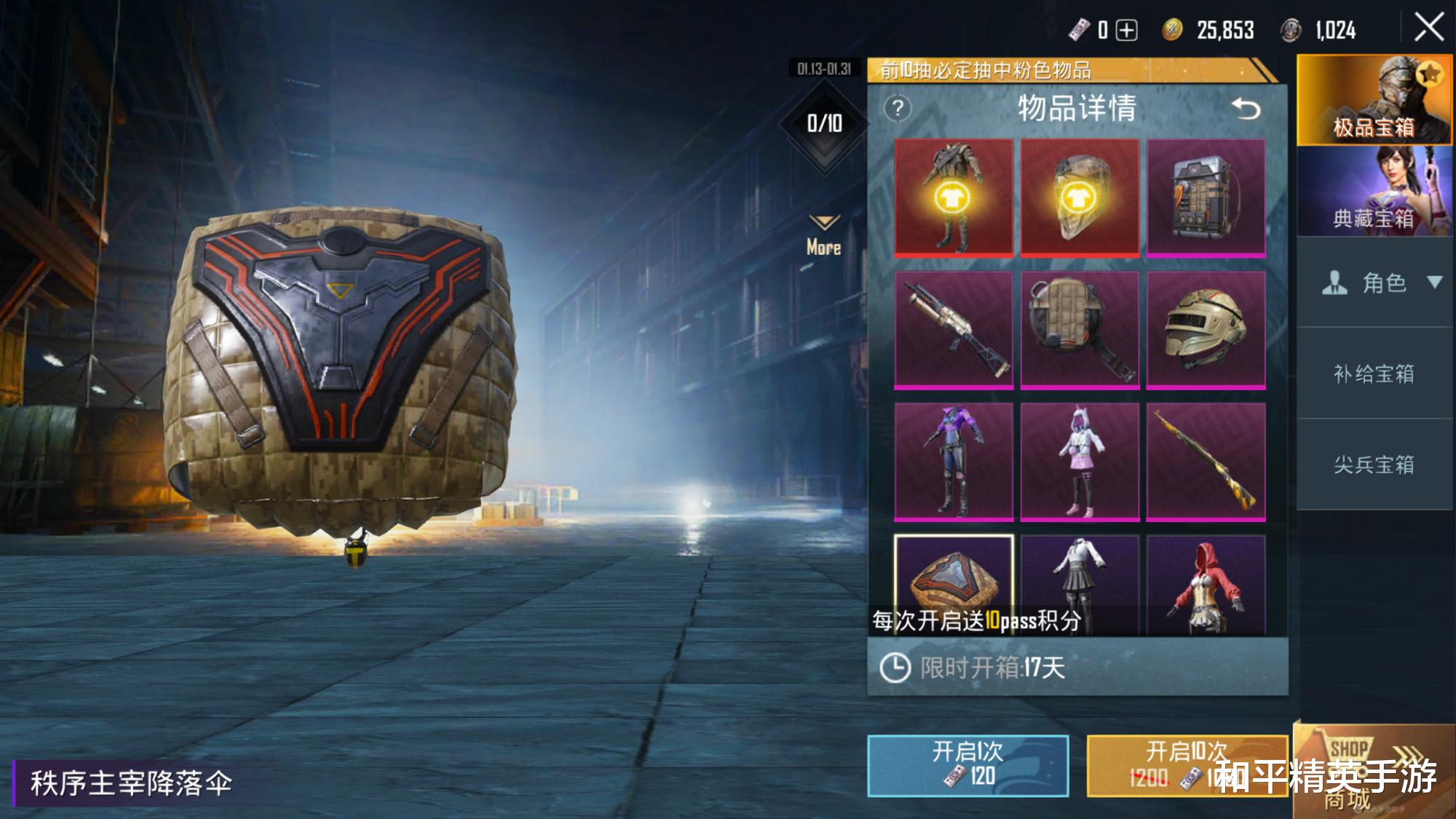Select the red-tier armored outfit item
This screenshot has height=819, width=1456.
[x=953, y=197]
